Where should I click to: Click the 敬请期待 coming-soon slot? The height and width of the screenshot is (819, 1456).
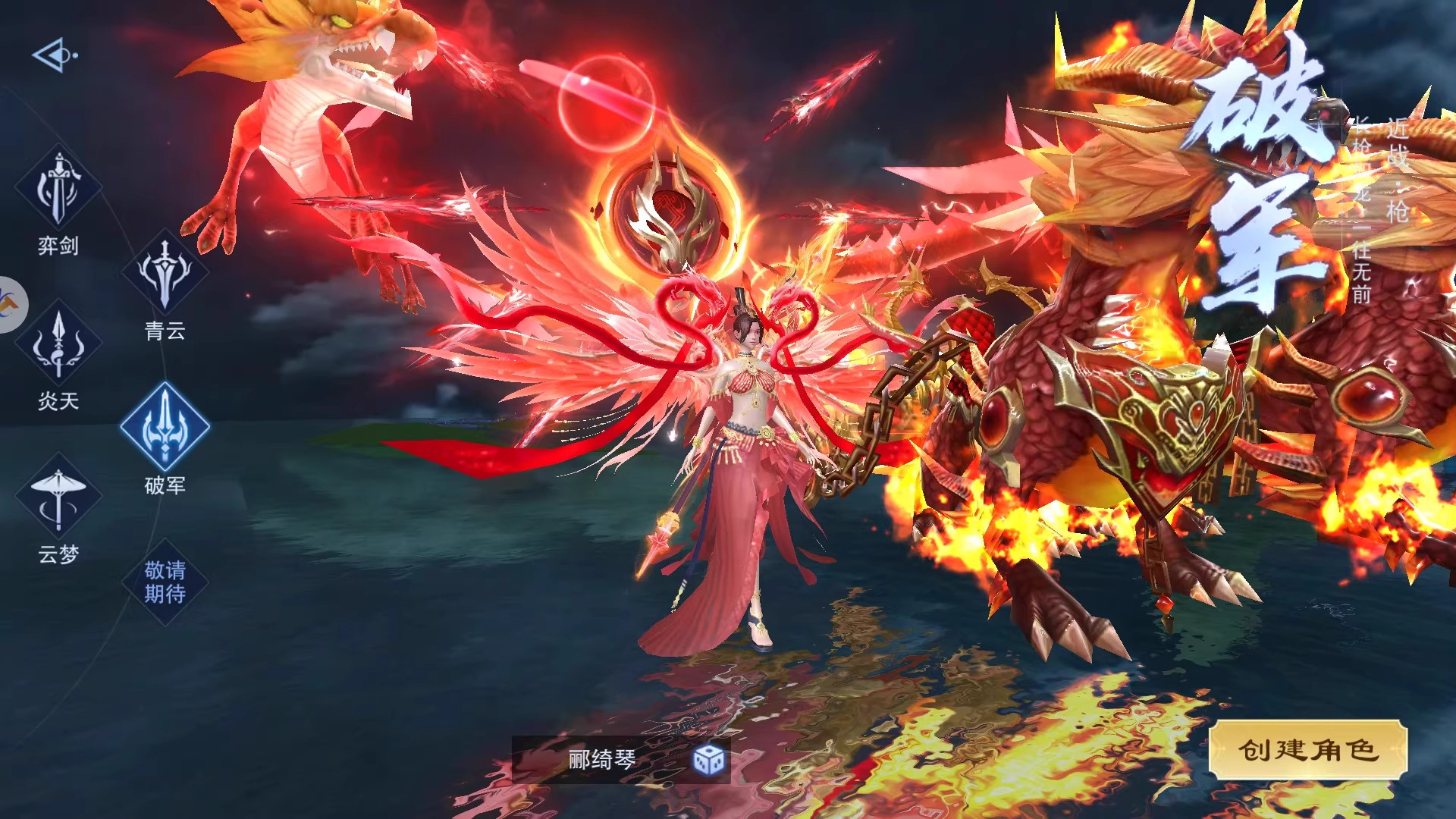tap(165, 582)
